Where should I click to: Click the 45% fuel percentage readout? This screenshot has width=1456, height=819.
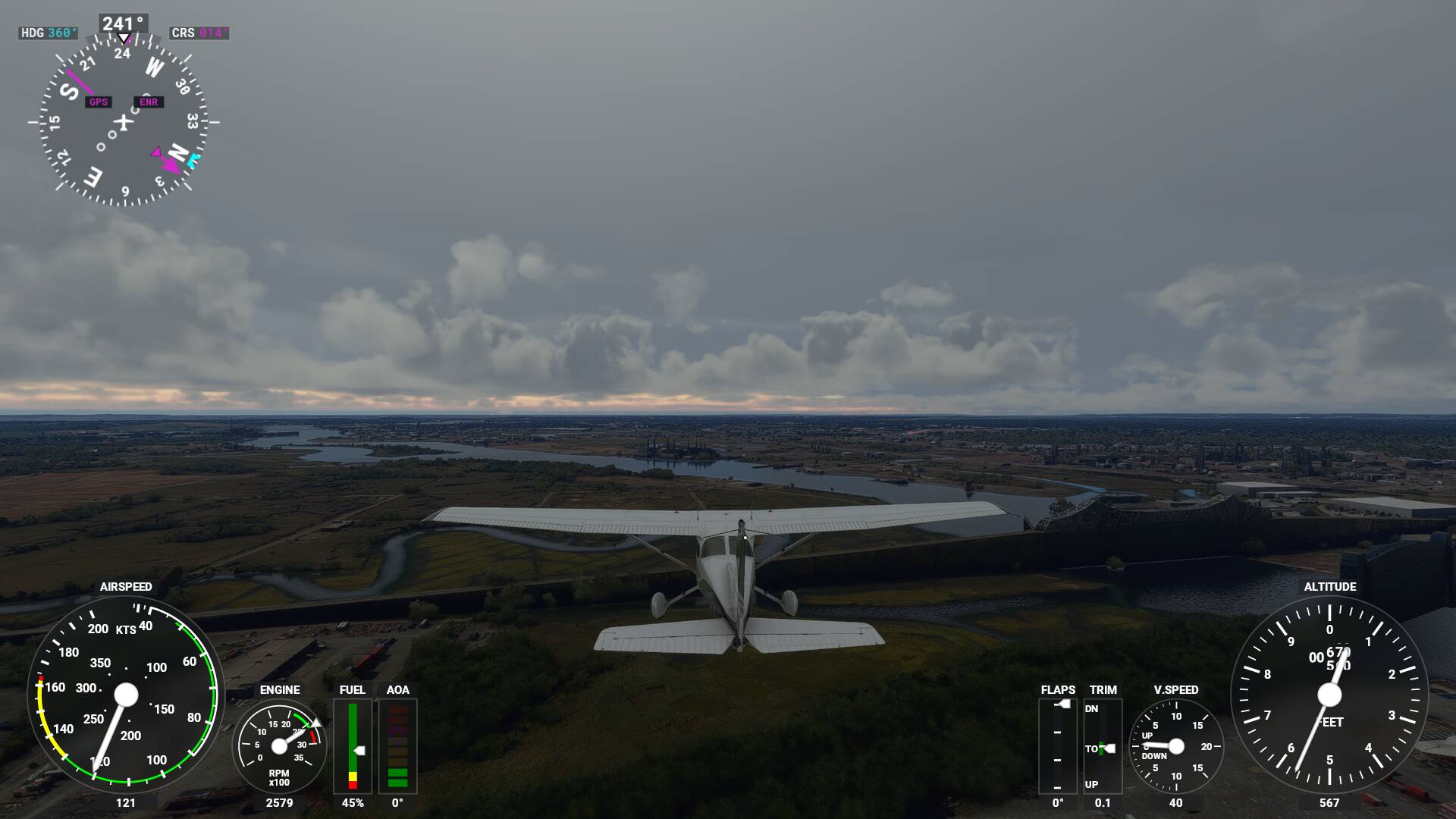click(353, 801)
